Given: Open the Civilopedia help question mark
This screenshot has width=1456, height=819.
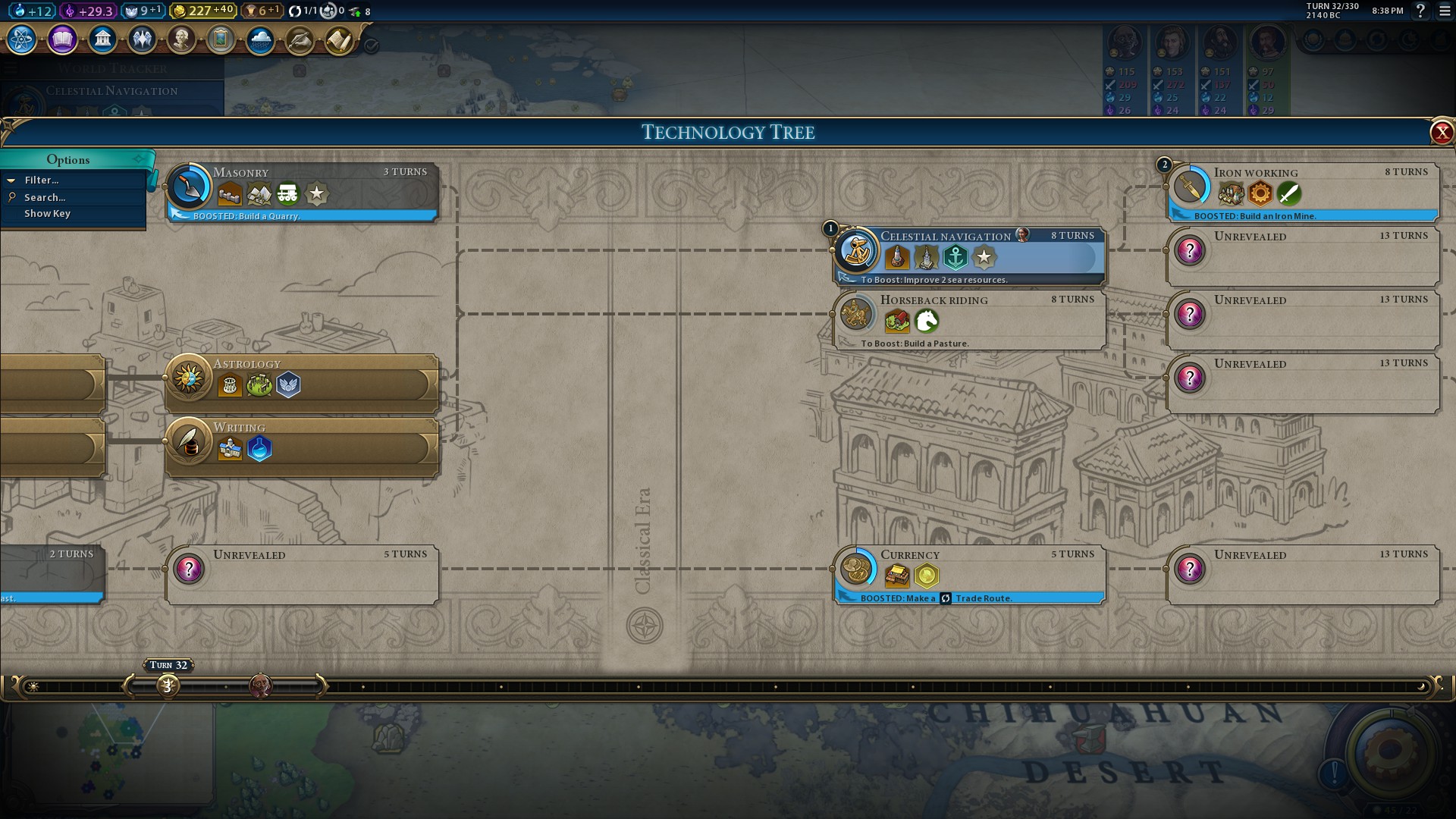Looking at the screenshot, I should (x=1420, y=11).
